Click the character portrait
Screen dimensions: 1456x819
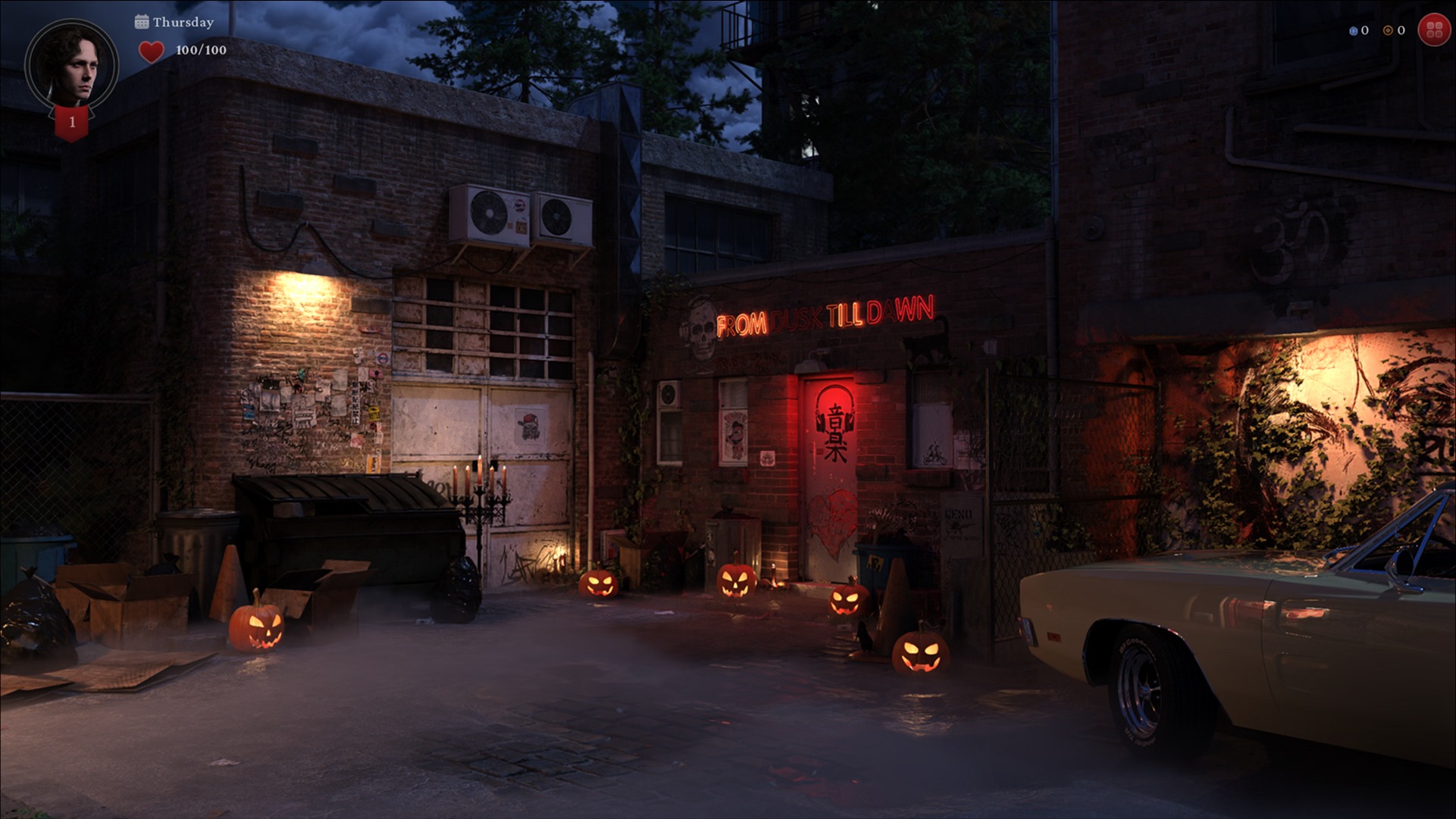[71, 64]
